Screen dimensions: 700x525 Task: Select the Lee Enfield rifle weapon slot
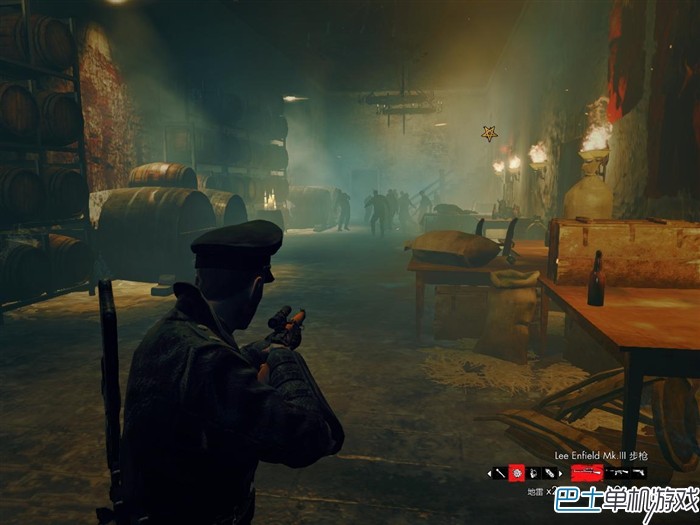point(587,472)
